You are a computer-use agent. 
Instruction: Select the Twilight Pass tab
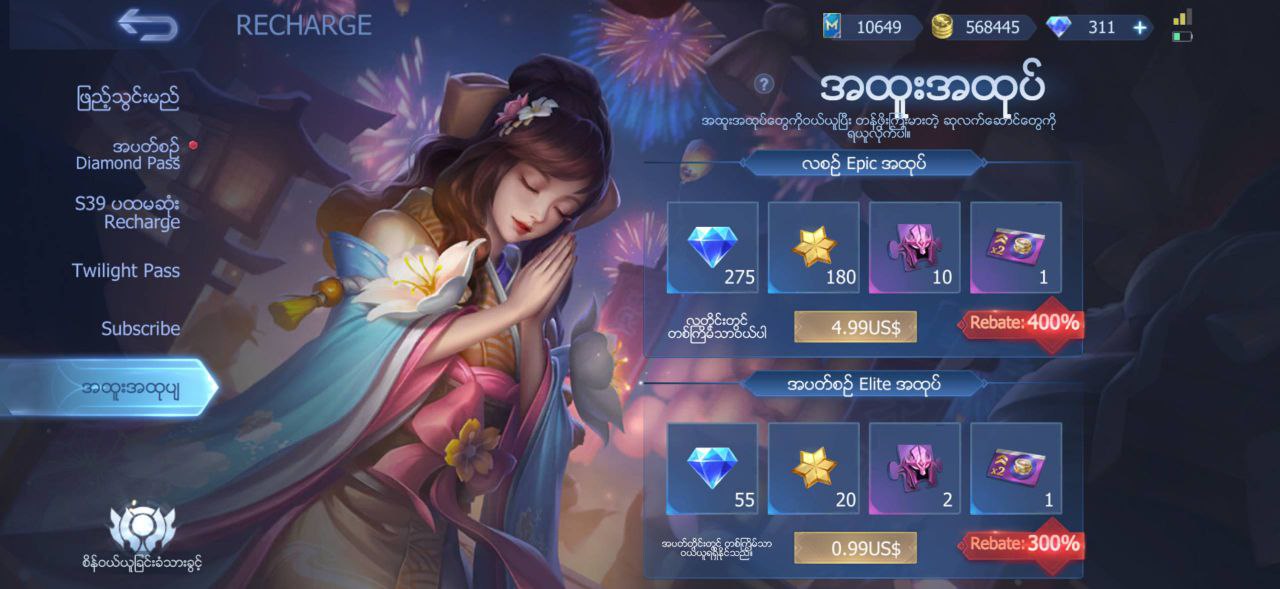pos(126,271)
